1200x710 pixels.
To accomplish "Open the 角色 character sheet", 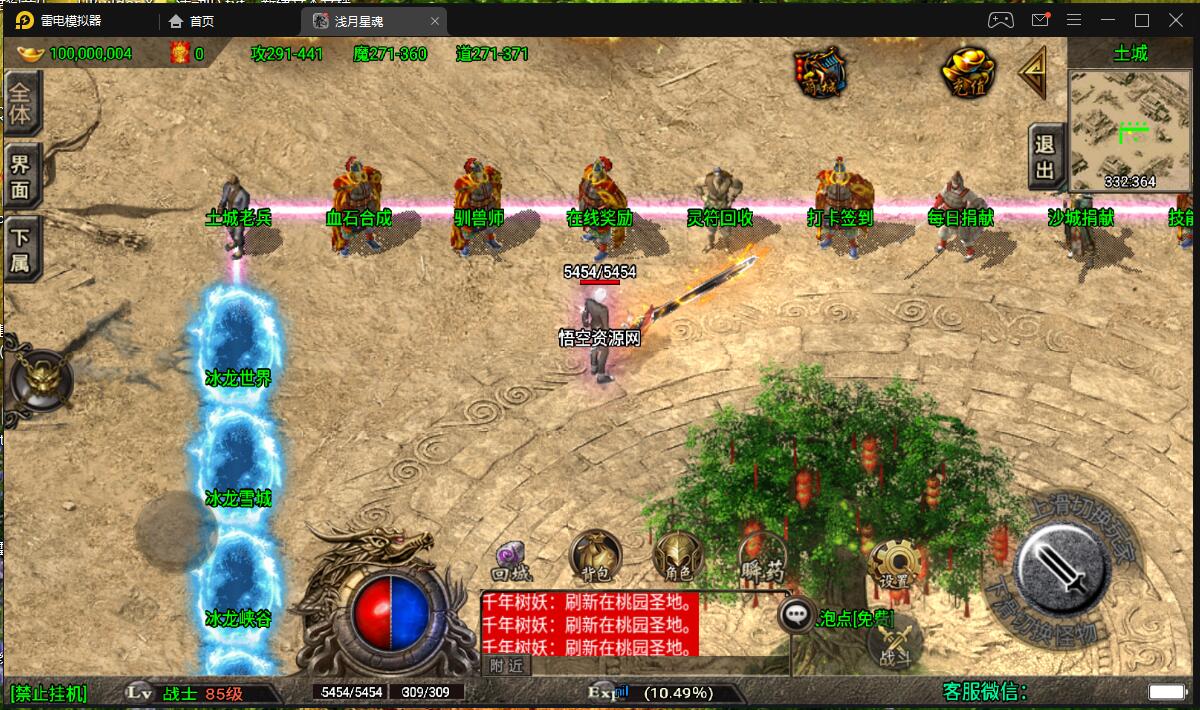I will [678, 556].
